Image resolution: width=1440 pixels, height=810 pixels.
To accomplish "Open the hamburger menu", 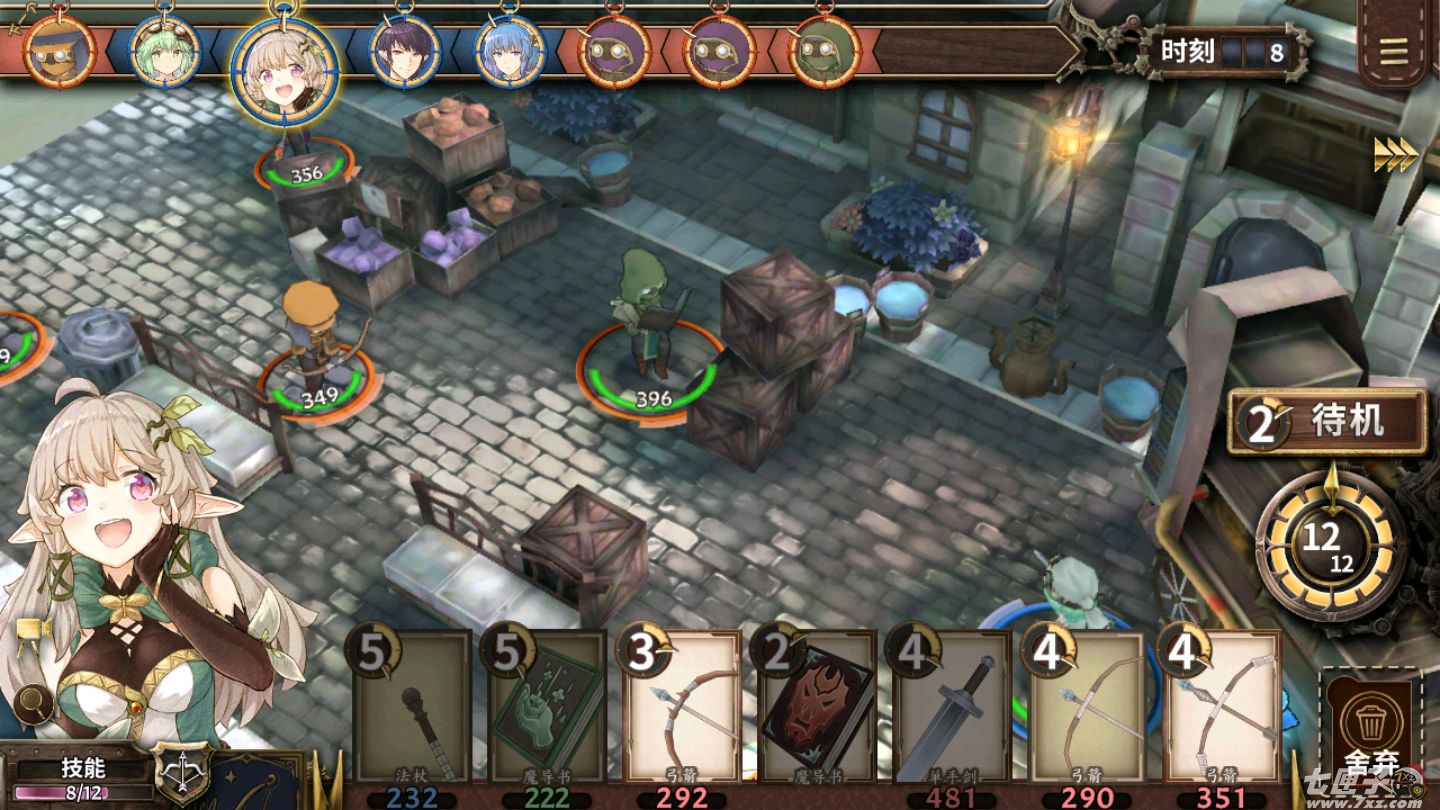I will 1393,50.
